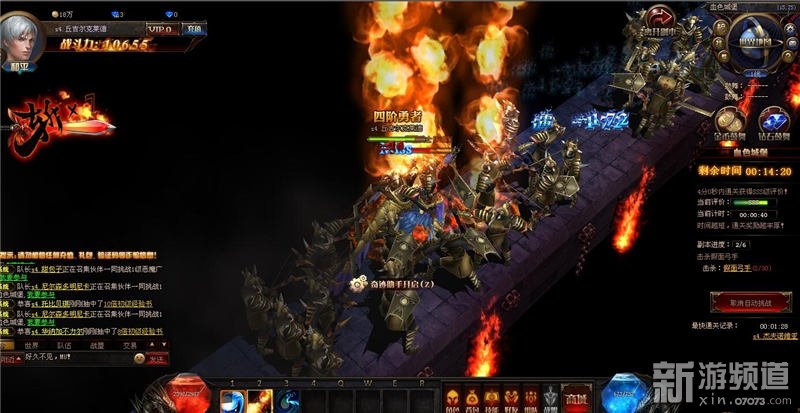Switch to the 队伍 chat tab
This screenshot has height=413, width=800.
pos(64,345)
